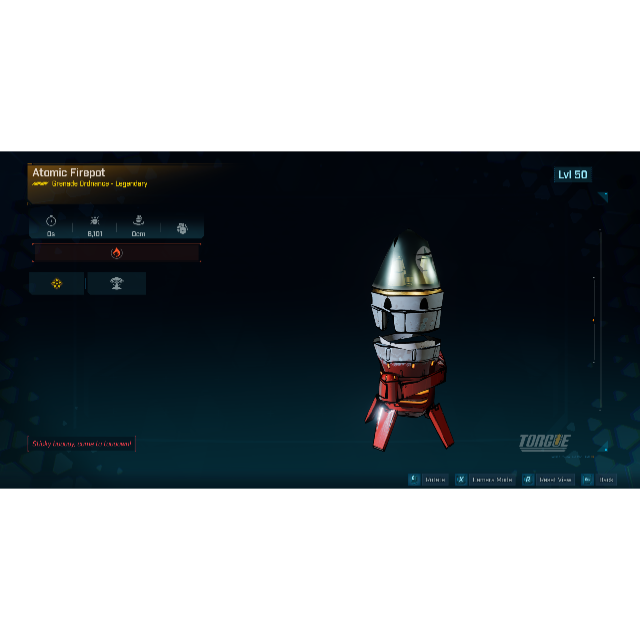Select the mushroom cloud perk icon

coord(116,284)
